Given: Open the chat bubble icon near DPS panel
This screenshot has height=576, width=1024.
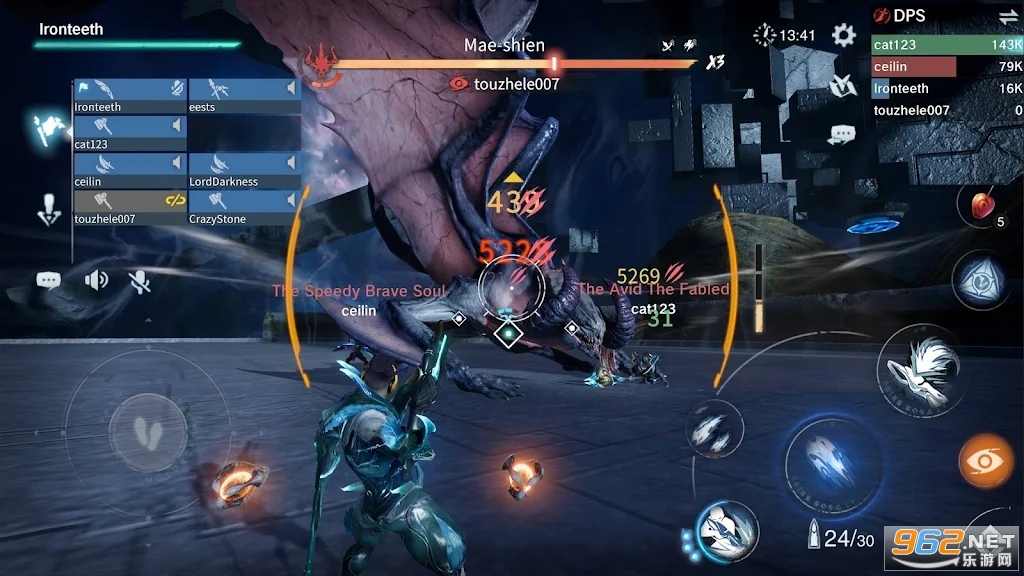Looking at the screenshot, I should [x=842, y=134].
